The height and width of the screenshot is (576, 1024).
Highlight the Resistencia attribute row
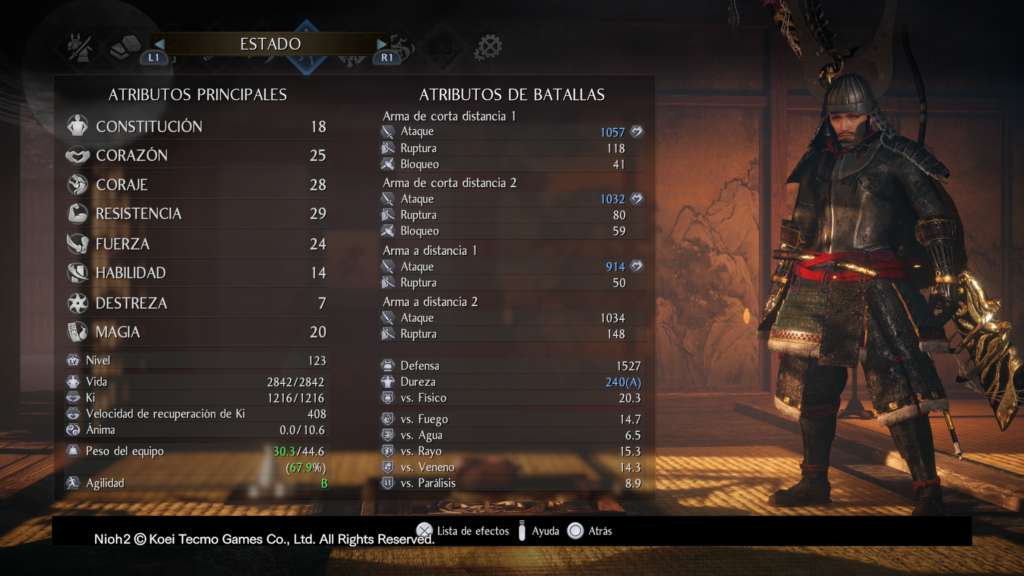[x=197, y=214]
